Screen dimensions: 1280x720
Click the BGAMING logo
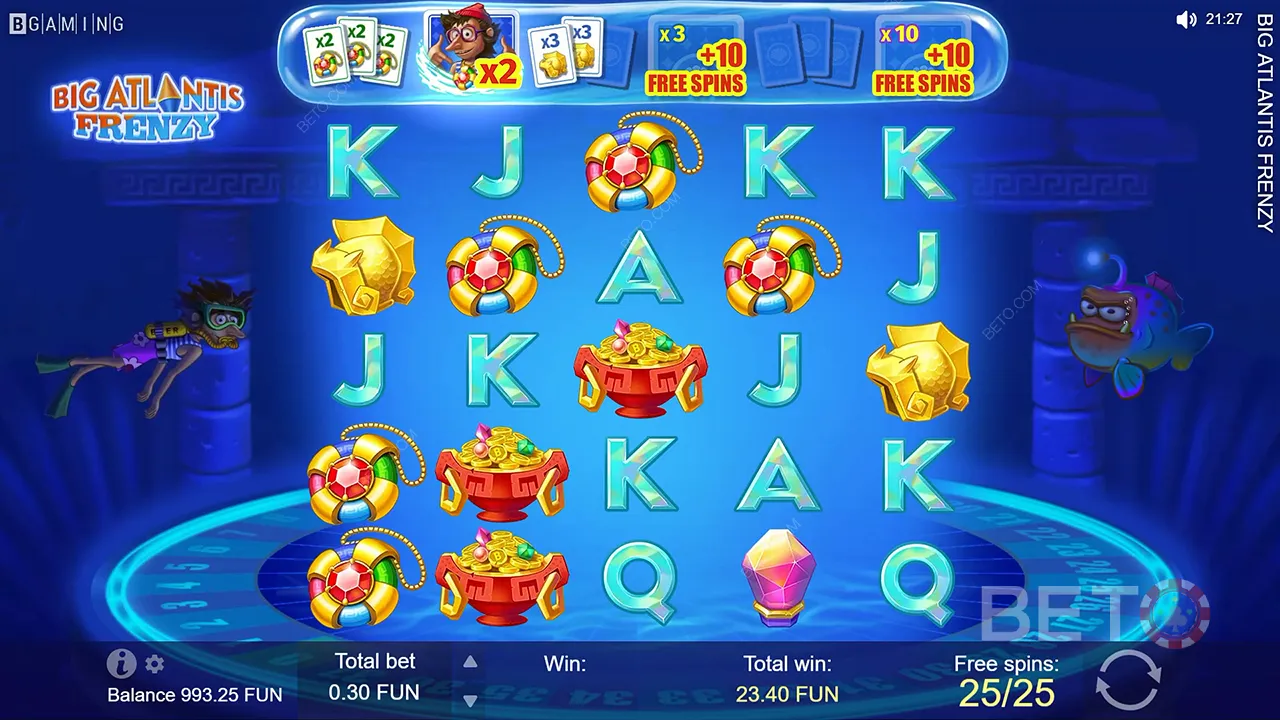click(65, 22)
